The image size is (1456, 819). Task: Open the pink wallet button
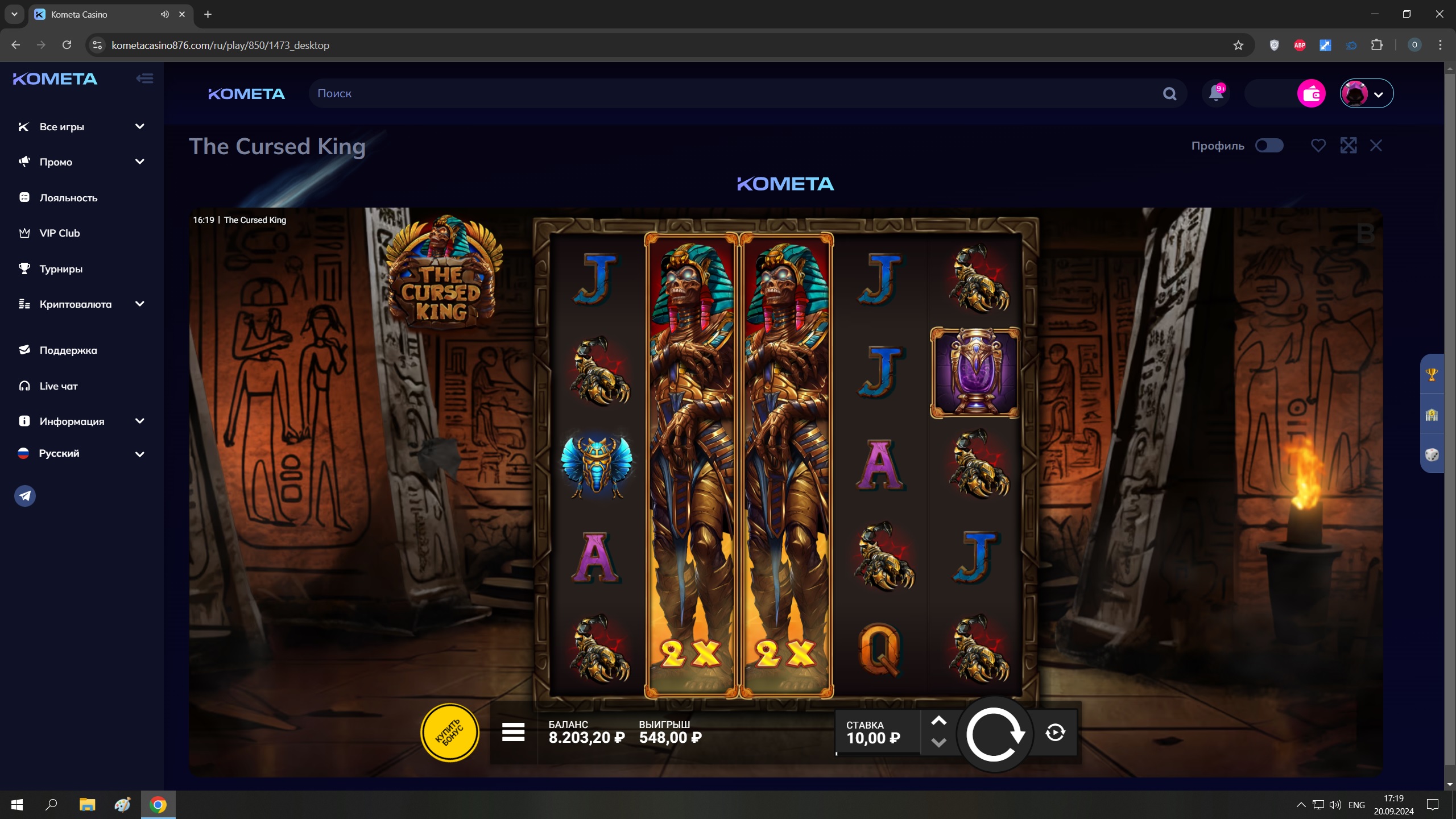coord(1311,93)
